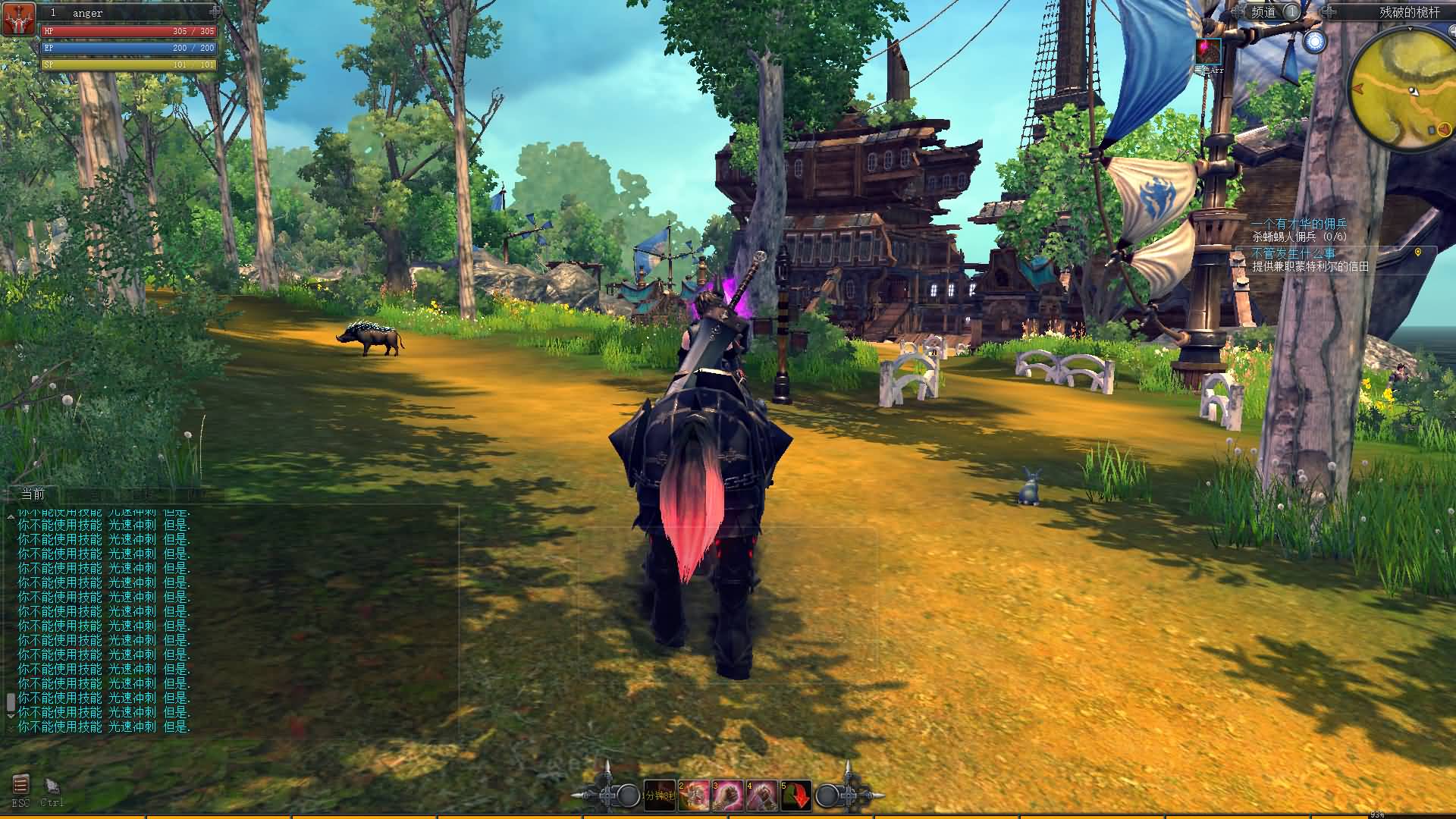Activate the glowing fist skill in slot 3
The width and height of the screenshot is (1456, 819).
728,795
